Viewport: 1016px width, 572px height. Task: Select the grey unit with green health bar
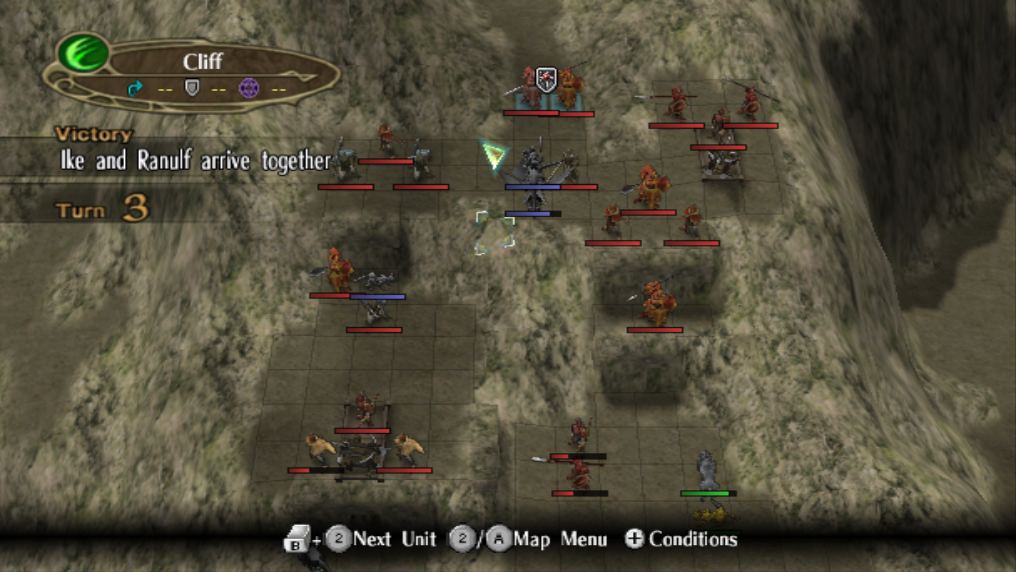(x=707, y=470)
